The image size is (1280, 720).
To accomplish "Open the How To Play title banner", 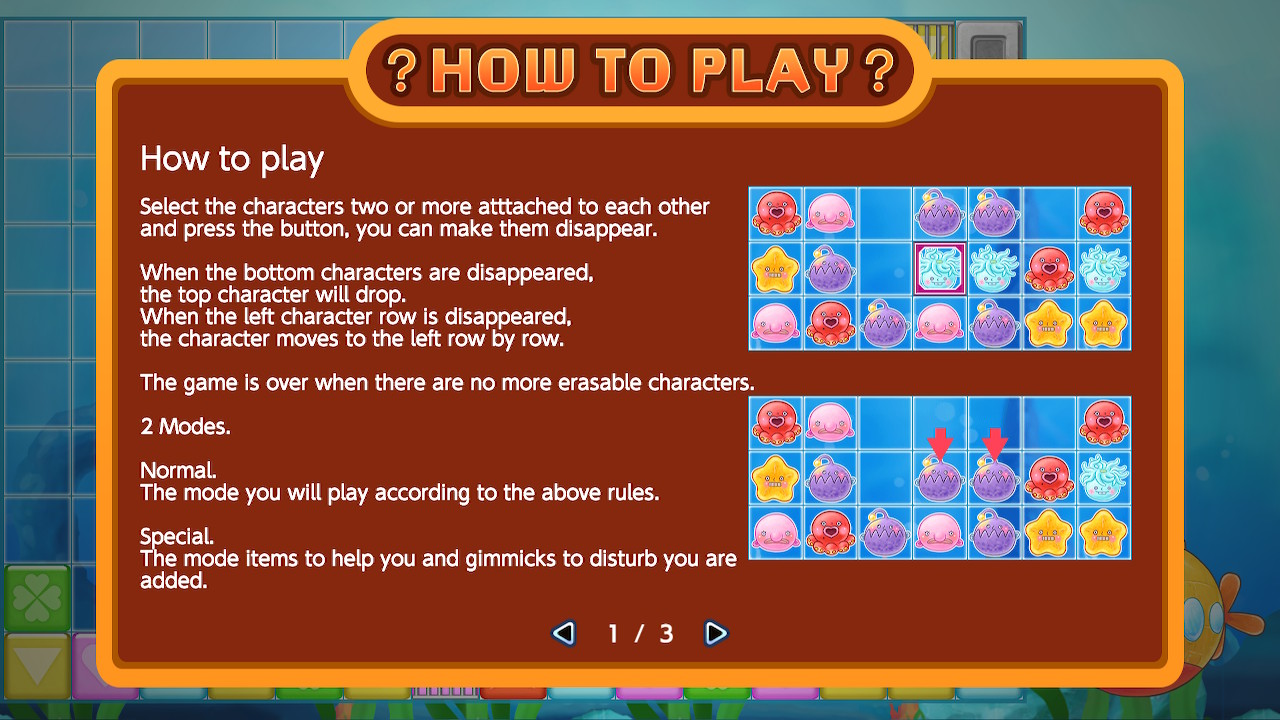I will (640, 68).
